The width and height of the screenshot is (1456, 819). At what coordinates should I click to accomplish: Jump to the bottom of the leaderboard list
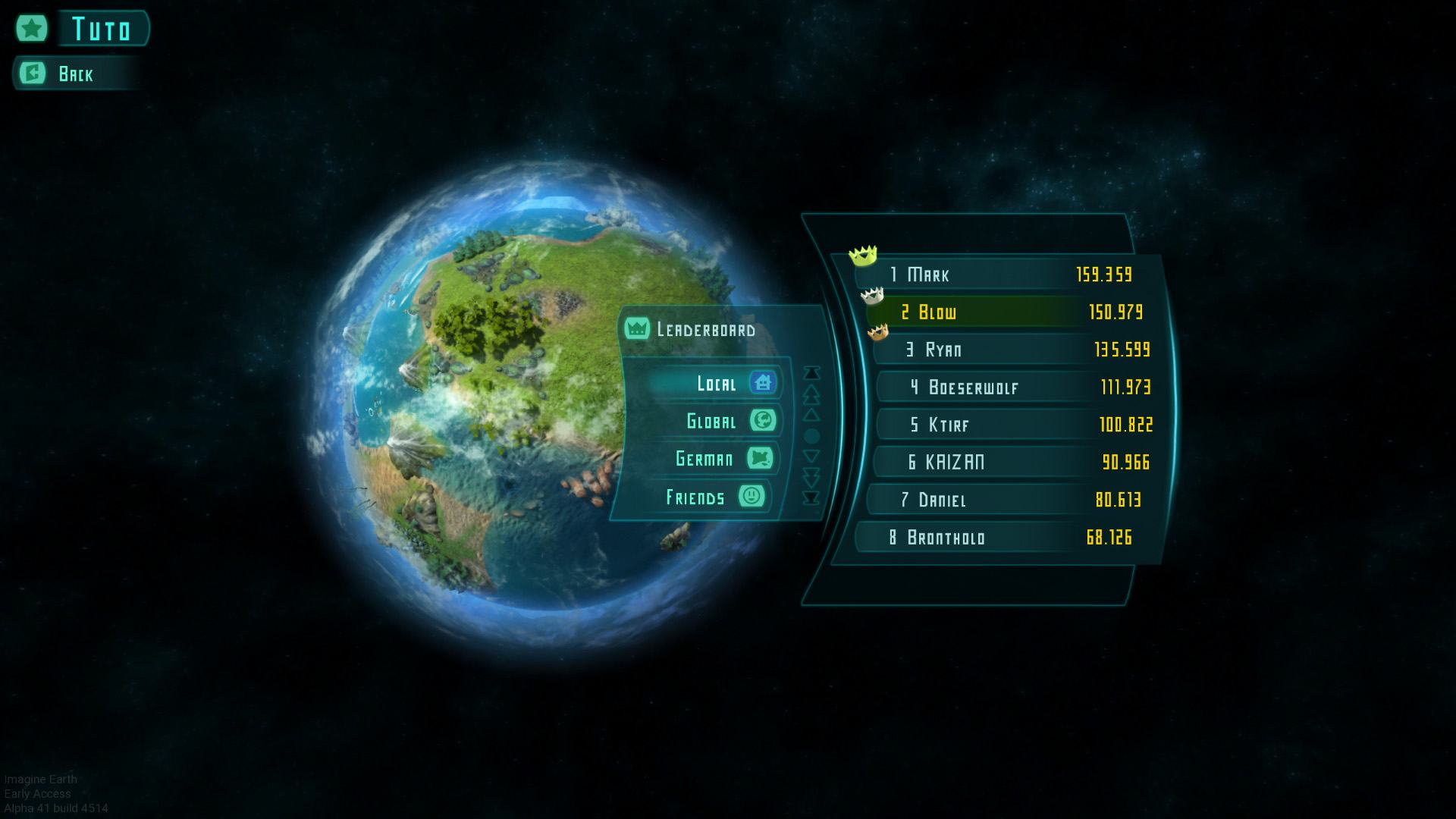click(811, 498)
